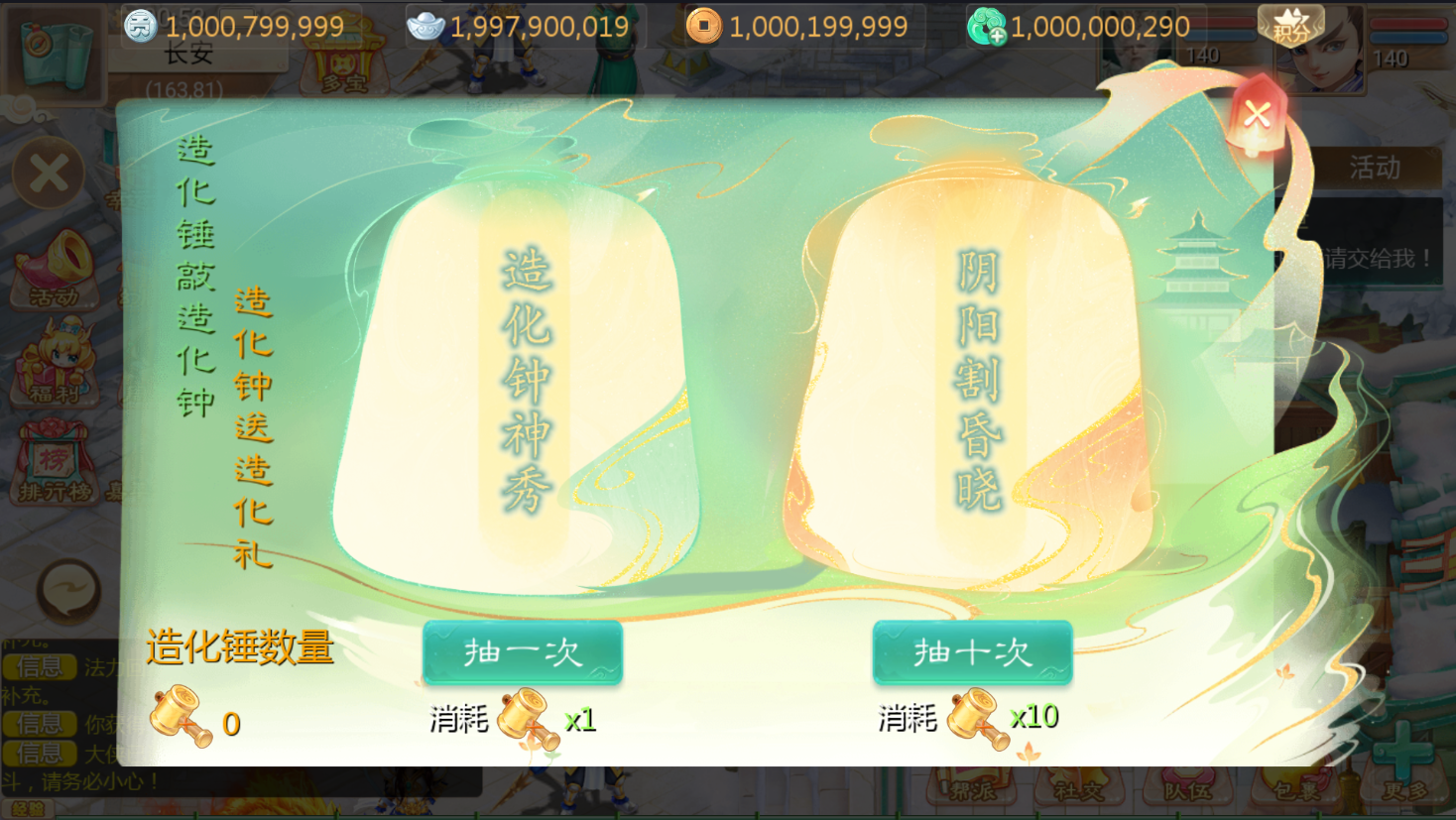1456x820 pixels.
Task: Click the gold coin currency icon
Action: 706,27
